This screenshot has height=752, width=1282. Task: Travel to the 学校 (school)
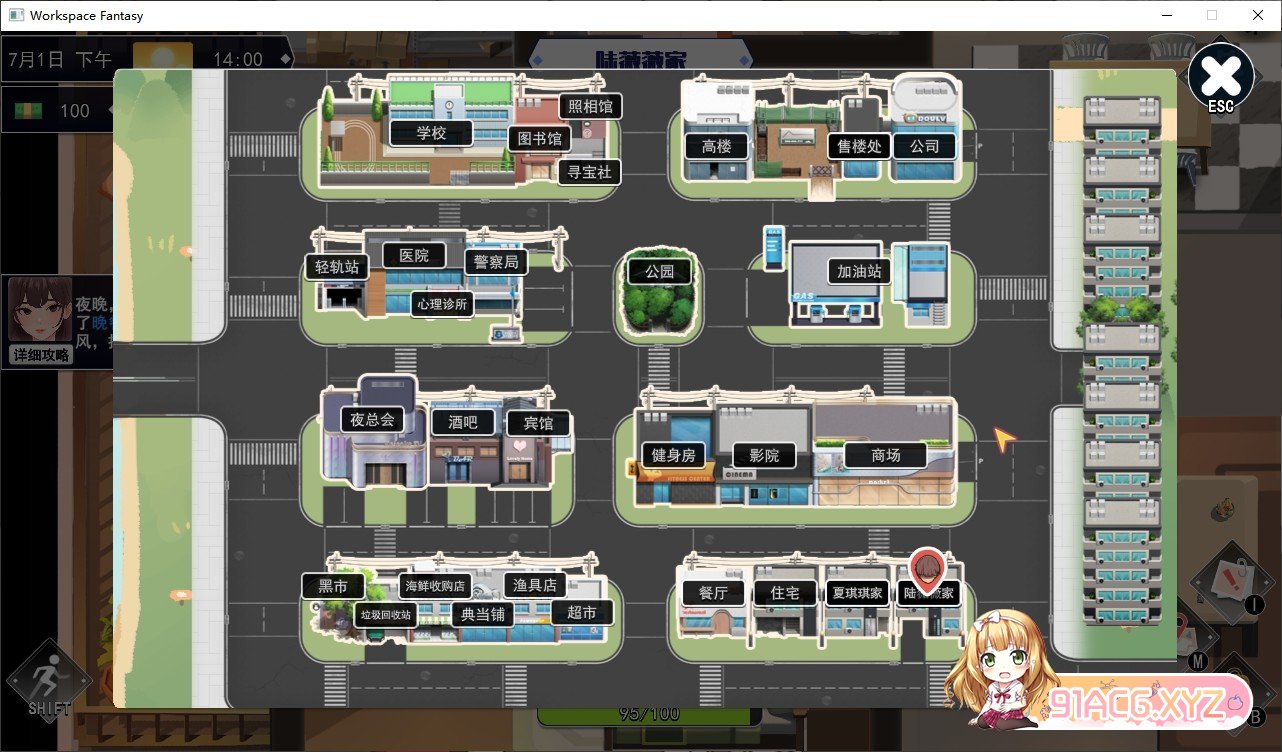pos(432,132)
